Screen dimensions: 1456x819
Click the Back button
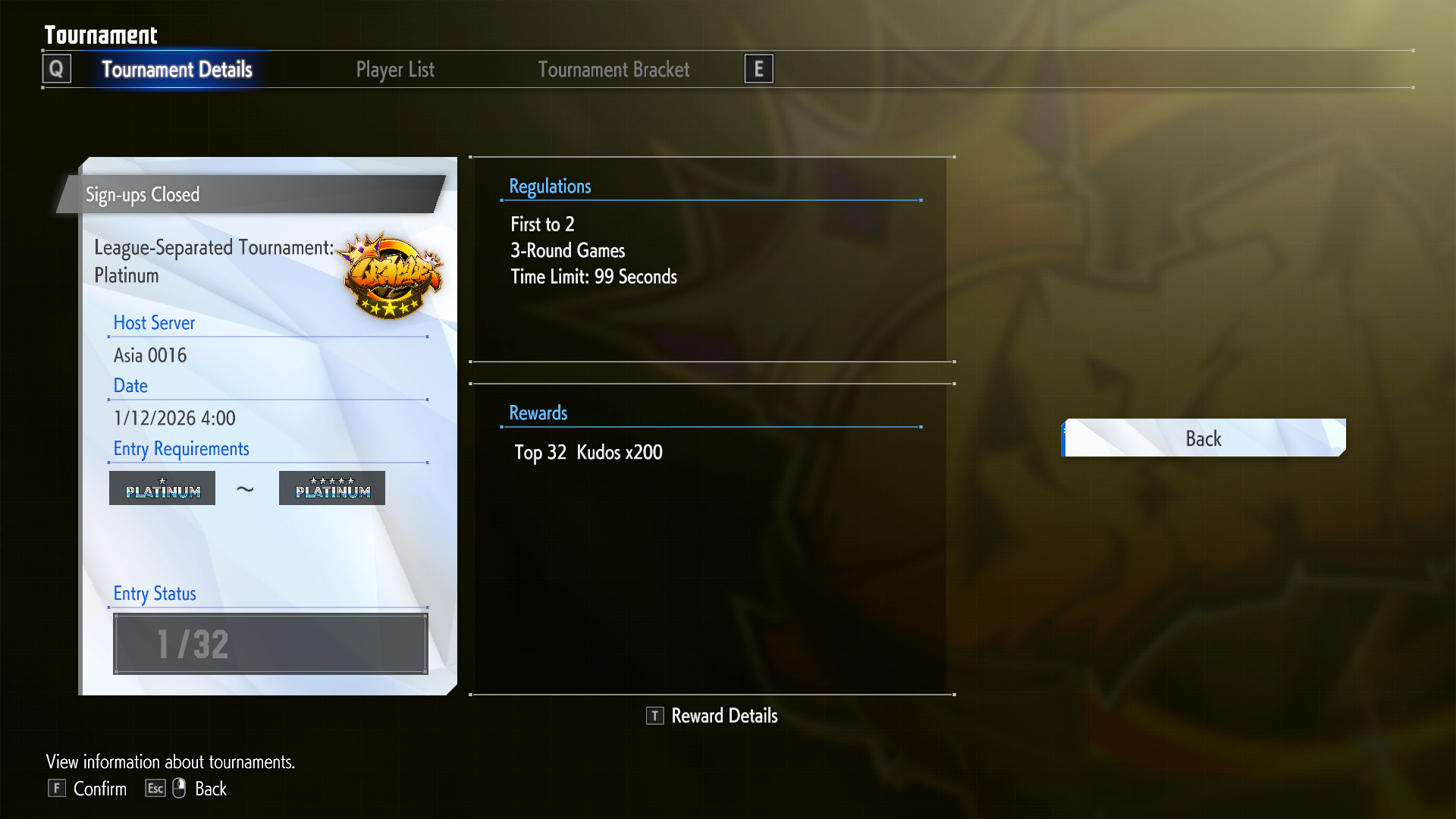(1203, 438)
